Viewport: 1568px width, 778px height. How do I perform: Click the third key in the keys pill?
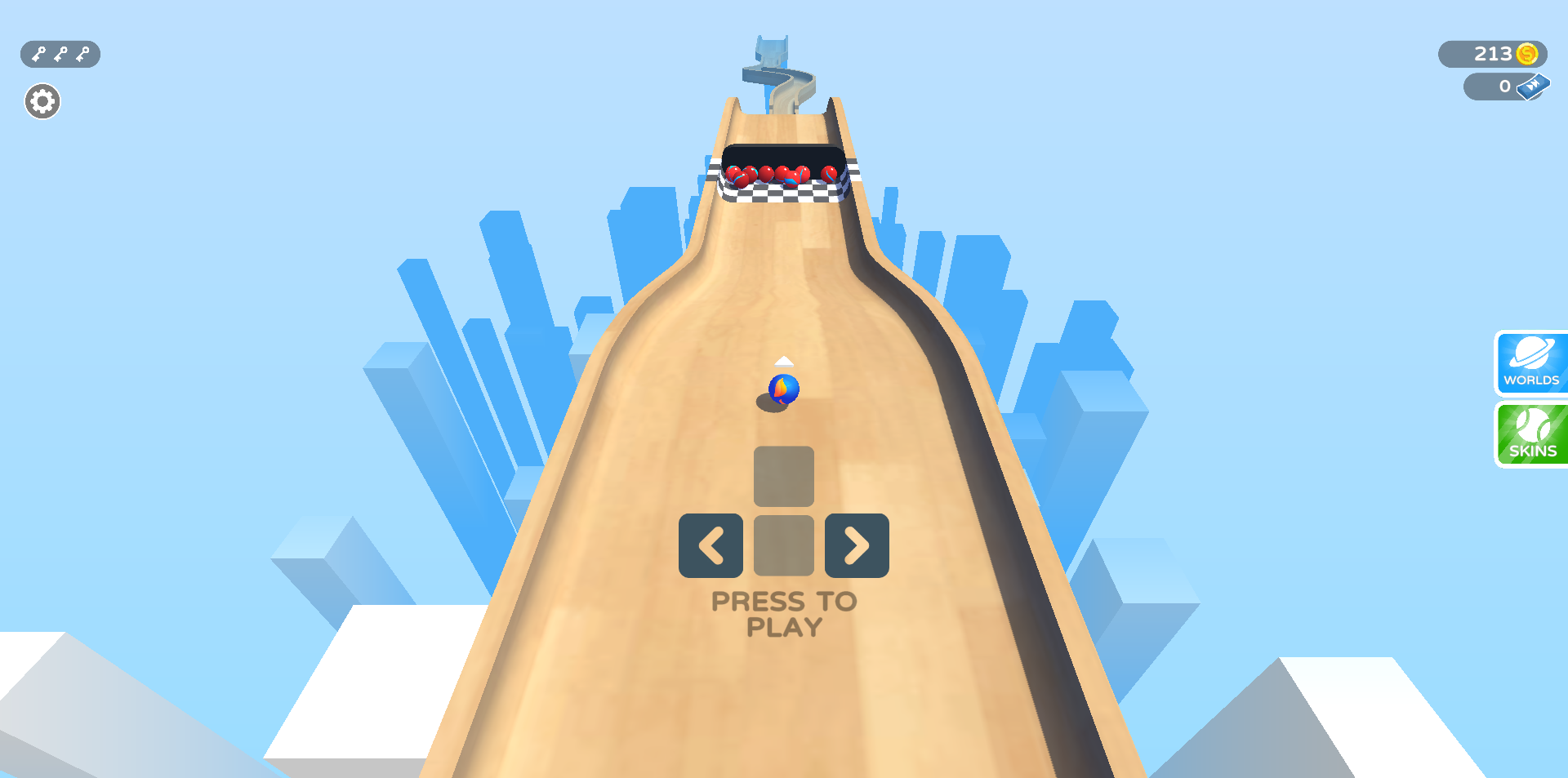[x=81, y=54]
